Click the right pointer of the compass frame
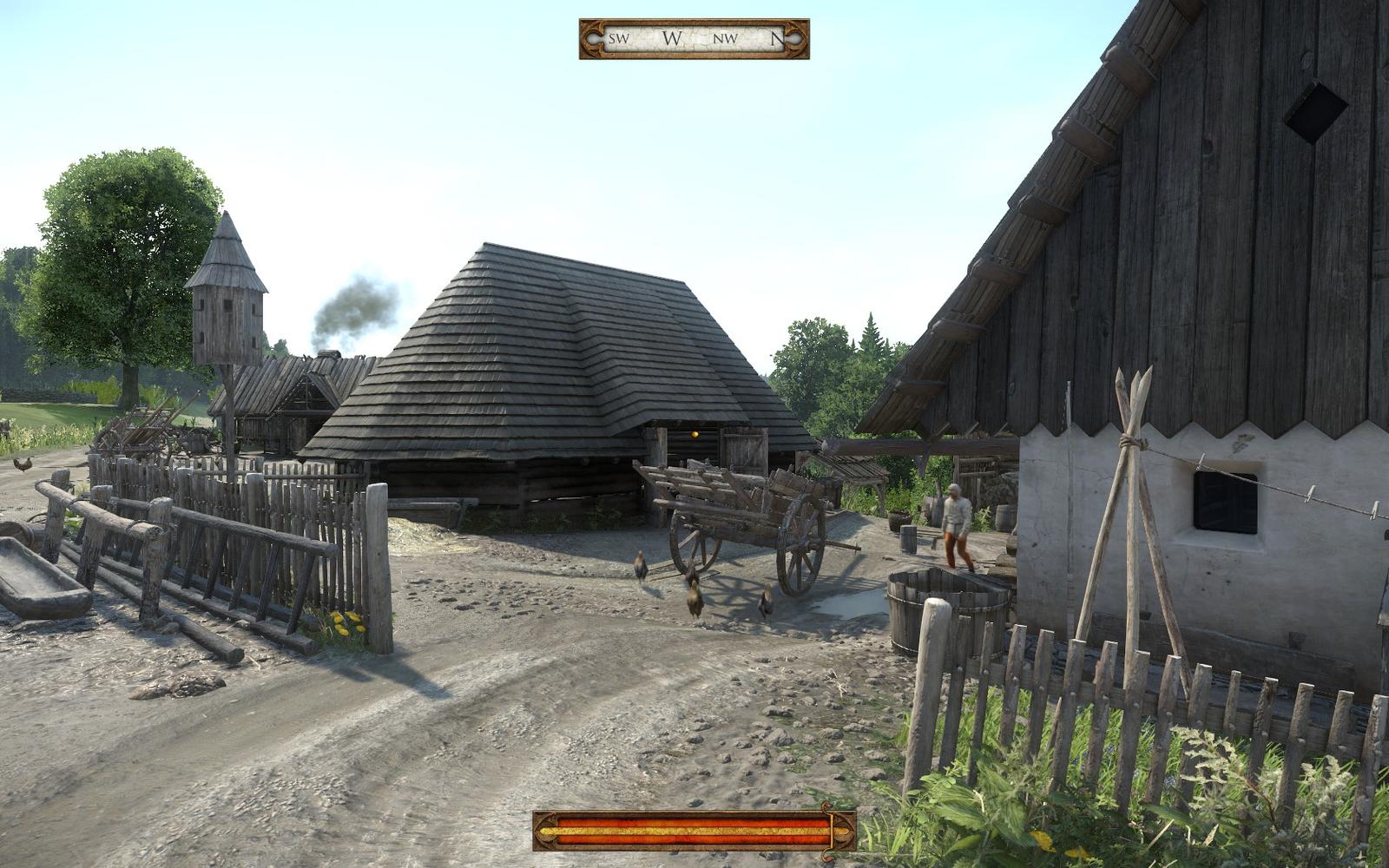 [797, 36]
